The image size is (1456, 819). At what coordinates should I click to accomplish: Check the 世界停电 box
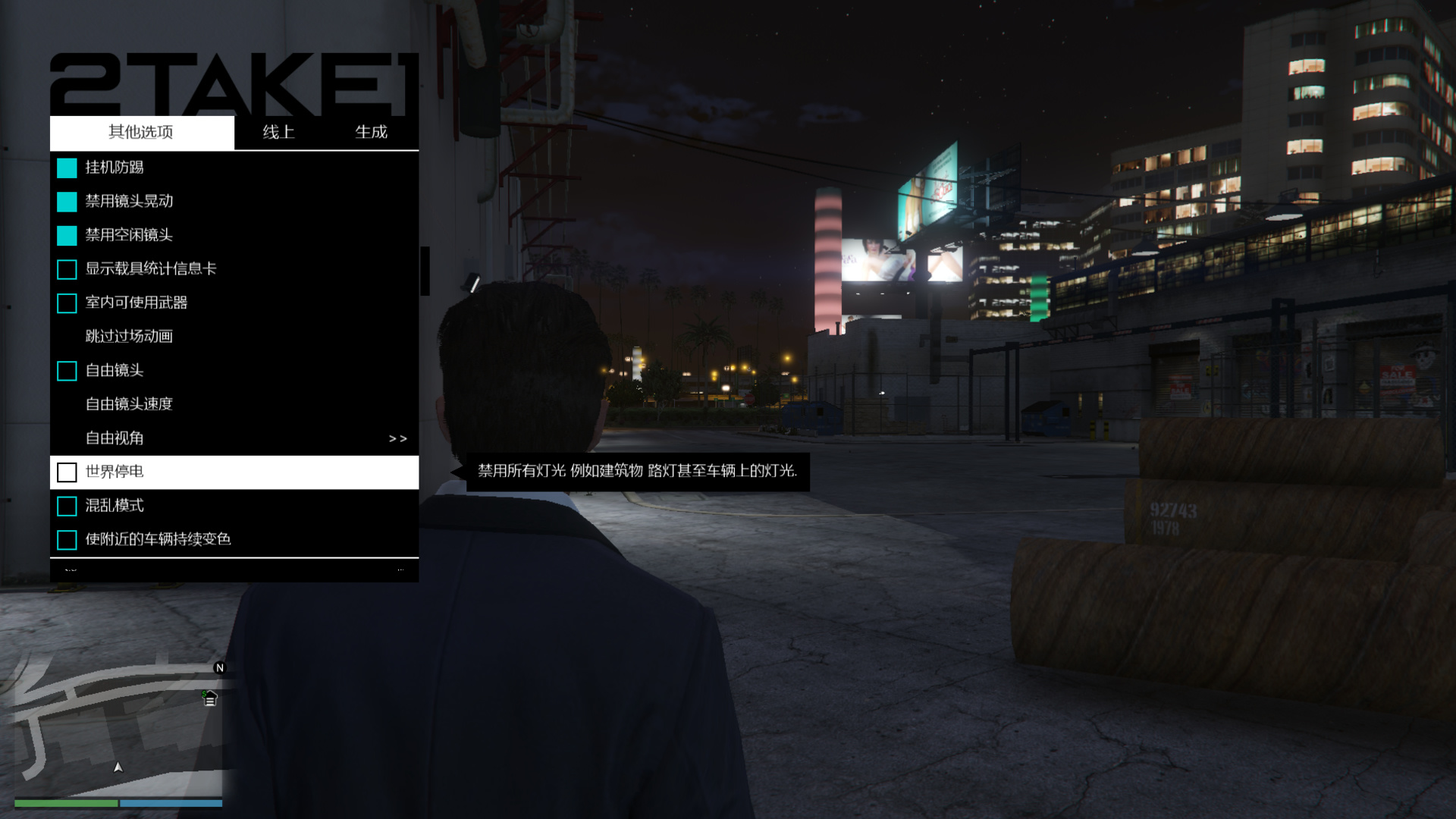pyautogui.click(x=67, y=472)
